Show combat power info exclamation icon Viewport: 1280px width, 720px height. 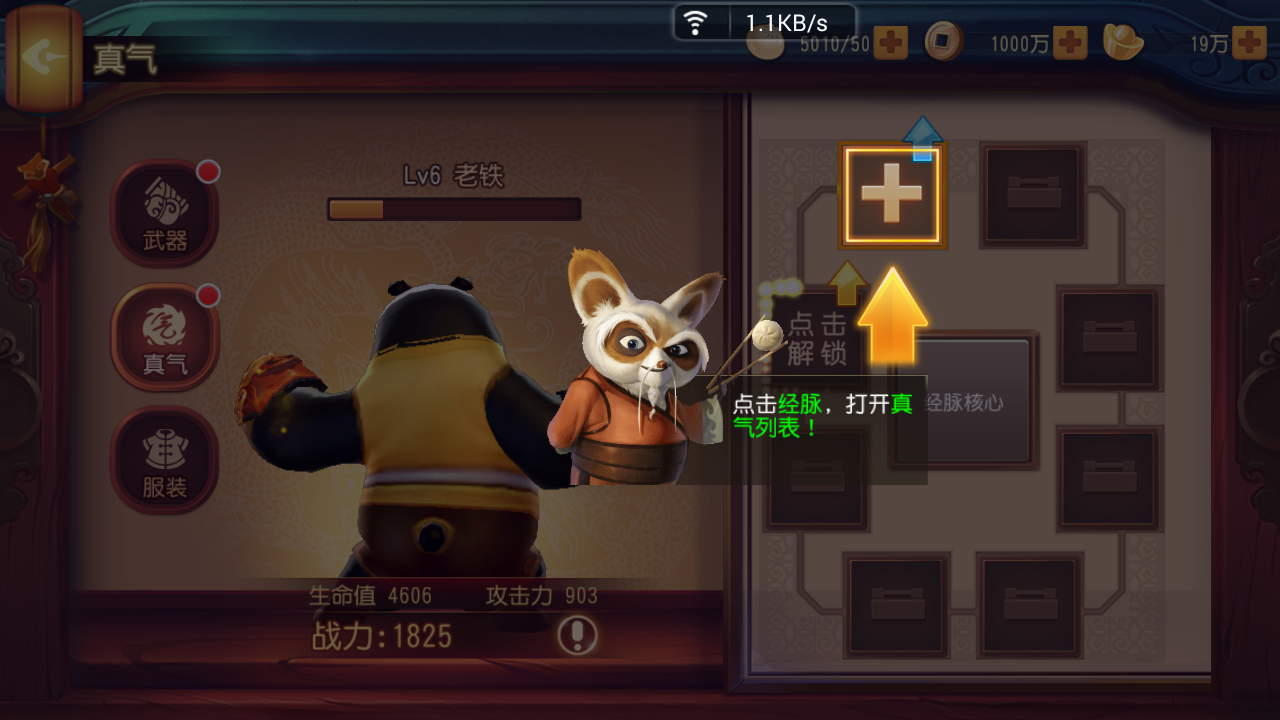(x=577, y=635)
